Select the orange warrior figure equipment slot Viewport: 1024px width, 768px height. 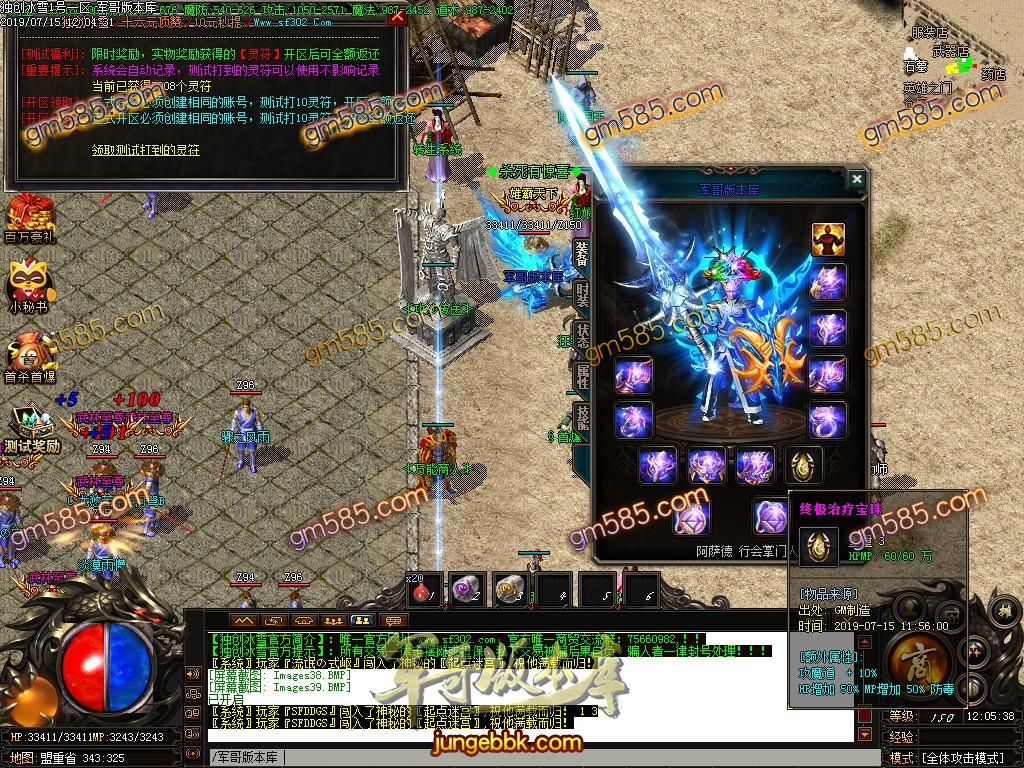tap(828, 240)
